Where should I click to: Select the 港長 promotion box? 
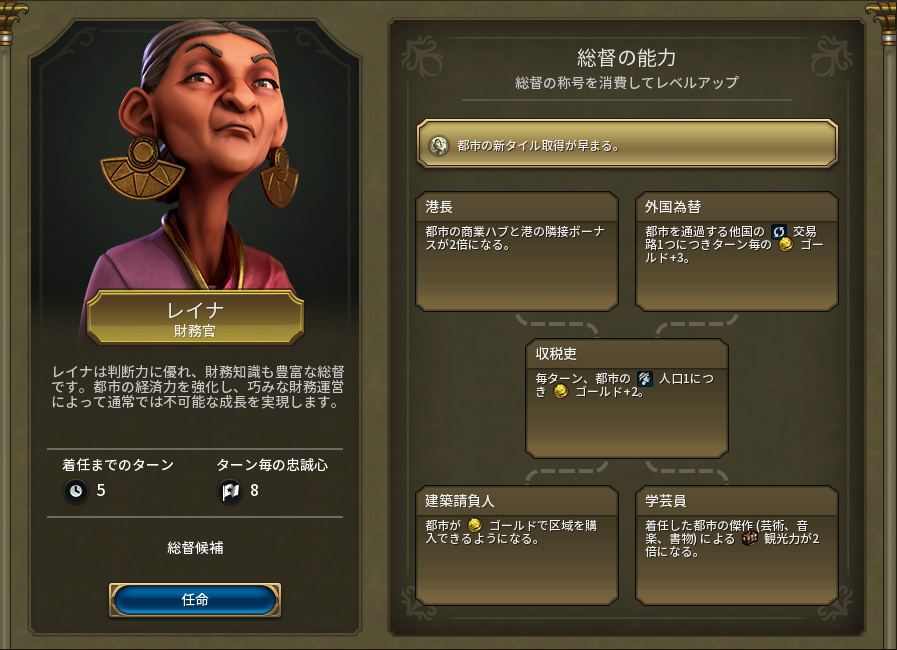coord(516,251)
